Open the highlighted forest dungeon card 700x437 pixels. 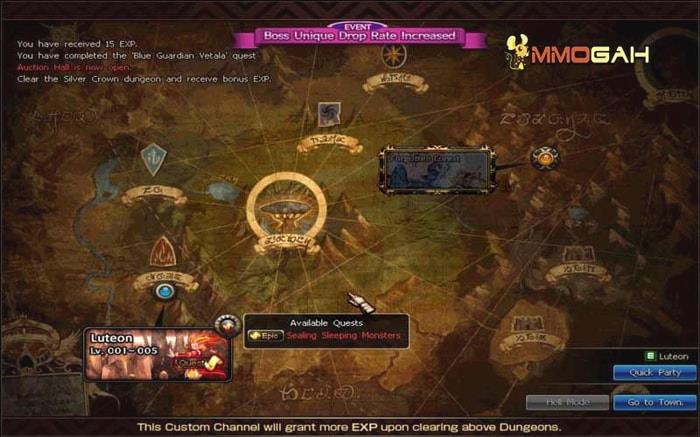coord(435,168)
